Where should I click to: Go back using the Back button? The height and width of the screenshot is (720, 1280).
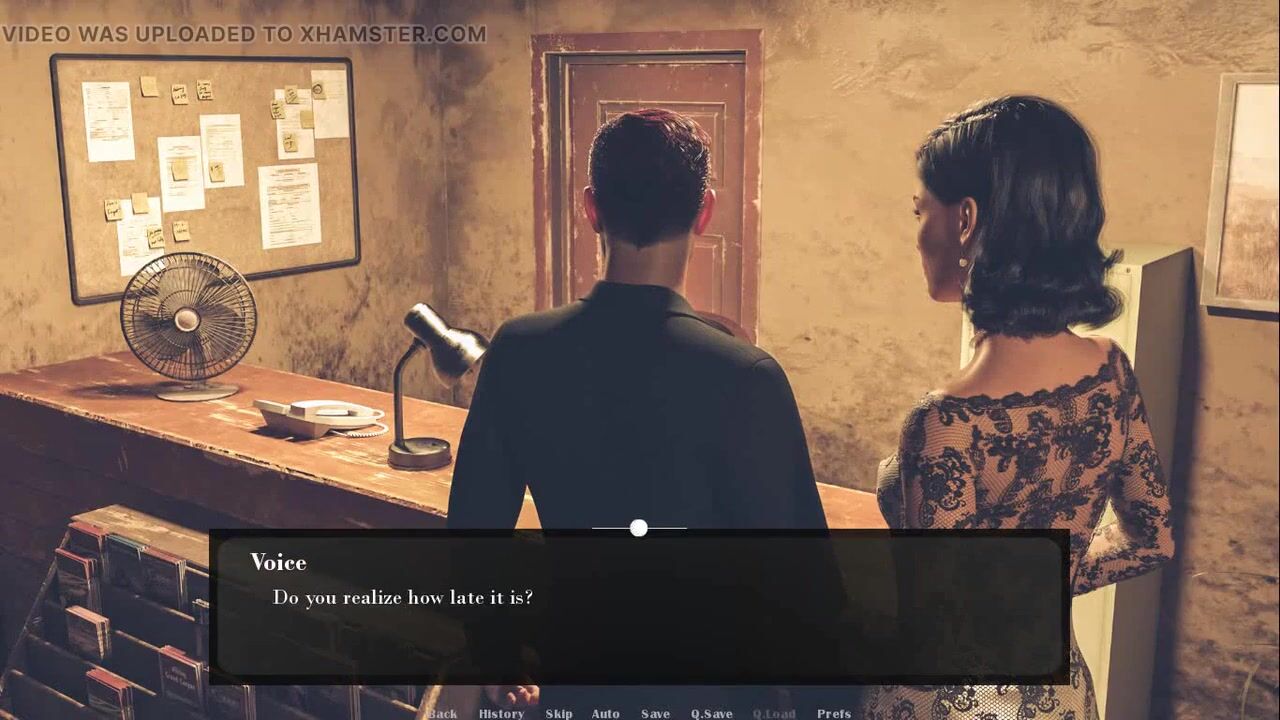point(442,713)
